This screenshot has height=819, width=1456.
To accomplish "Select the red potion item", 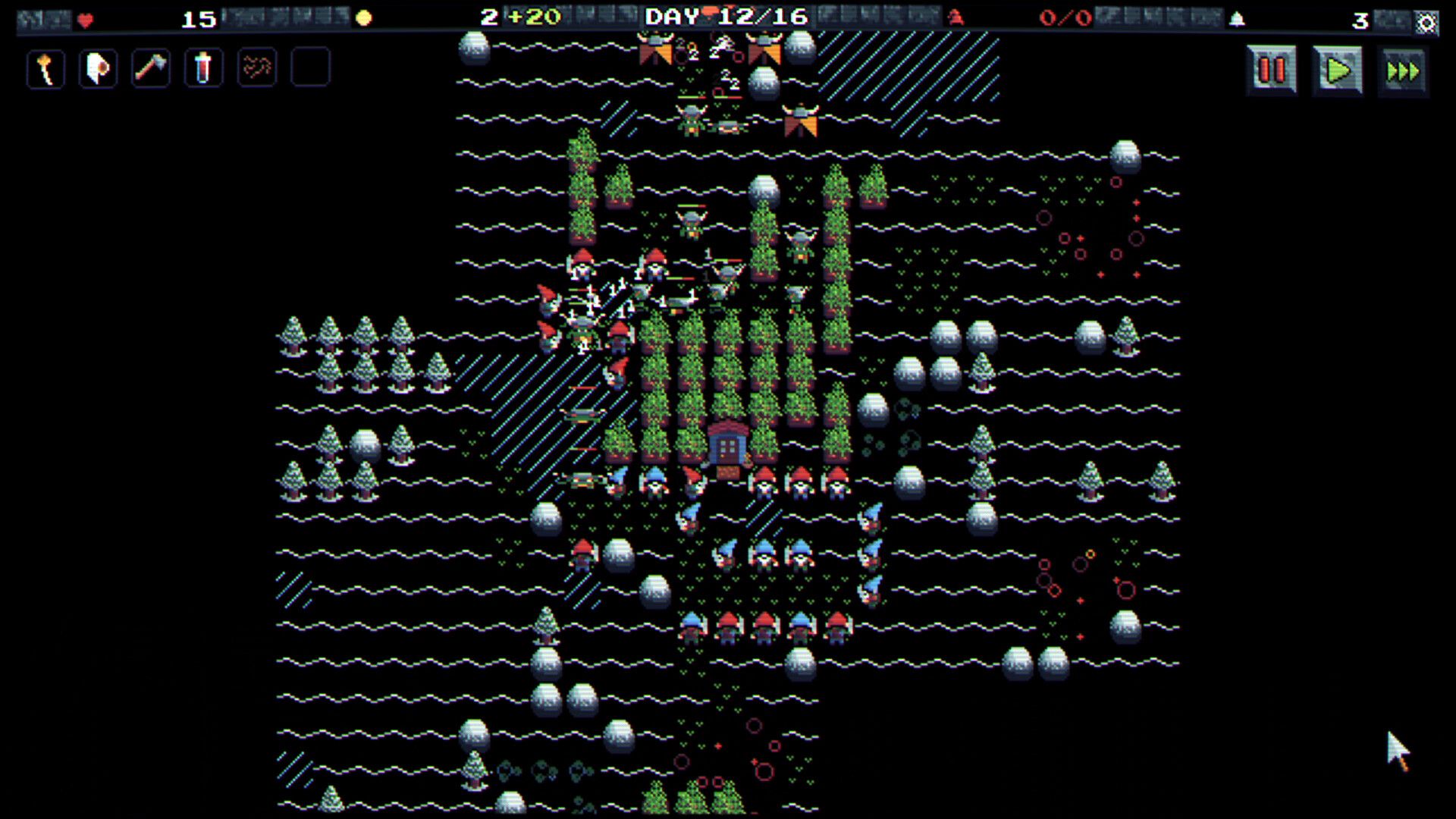I will (202, 68).
